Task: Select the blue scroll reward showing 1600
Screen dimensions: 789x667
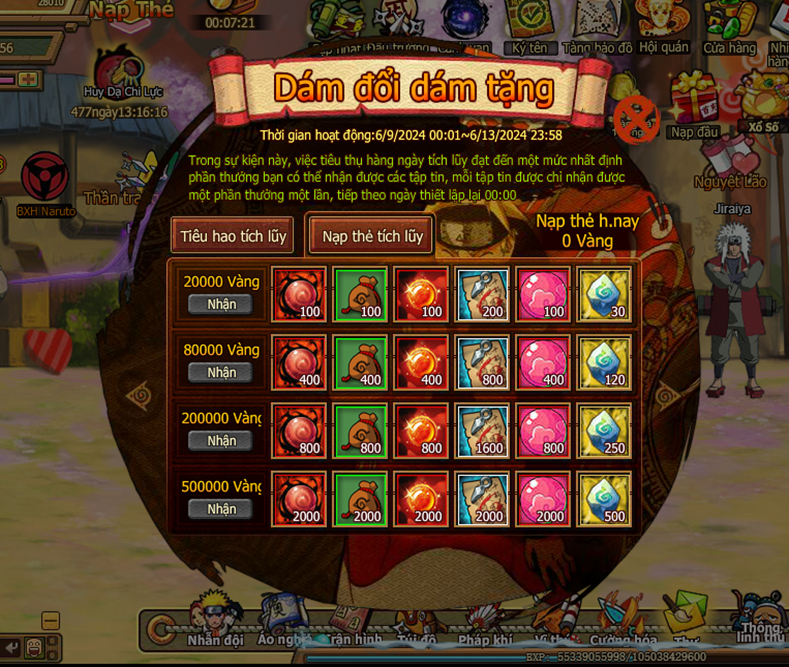Action: (483, 430)
